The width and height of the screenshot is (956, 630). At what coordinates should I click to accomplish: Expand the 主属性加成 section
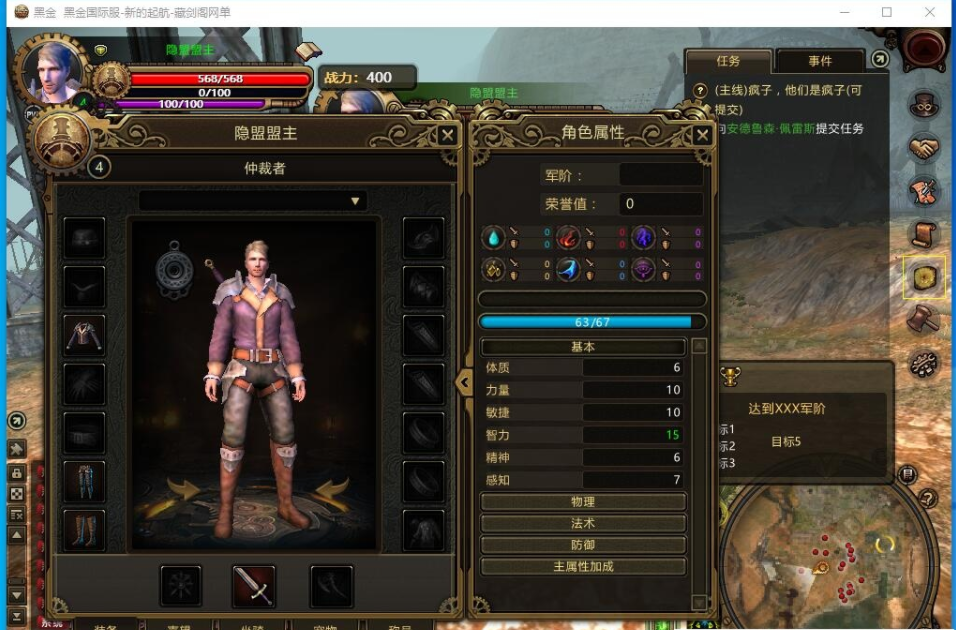click(x=583, y=567)
